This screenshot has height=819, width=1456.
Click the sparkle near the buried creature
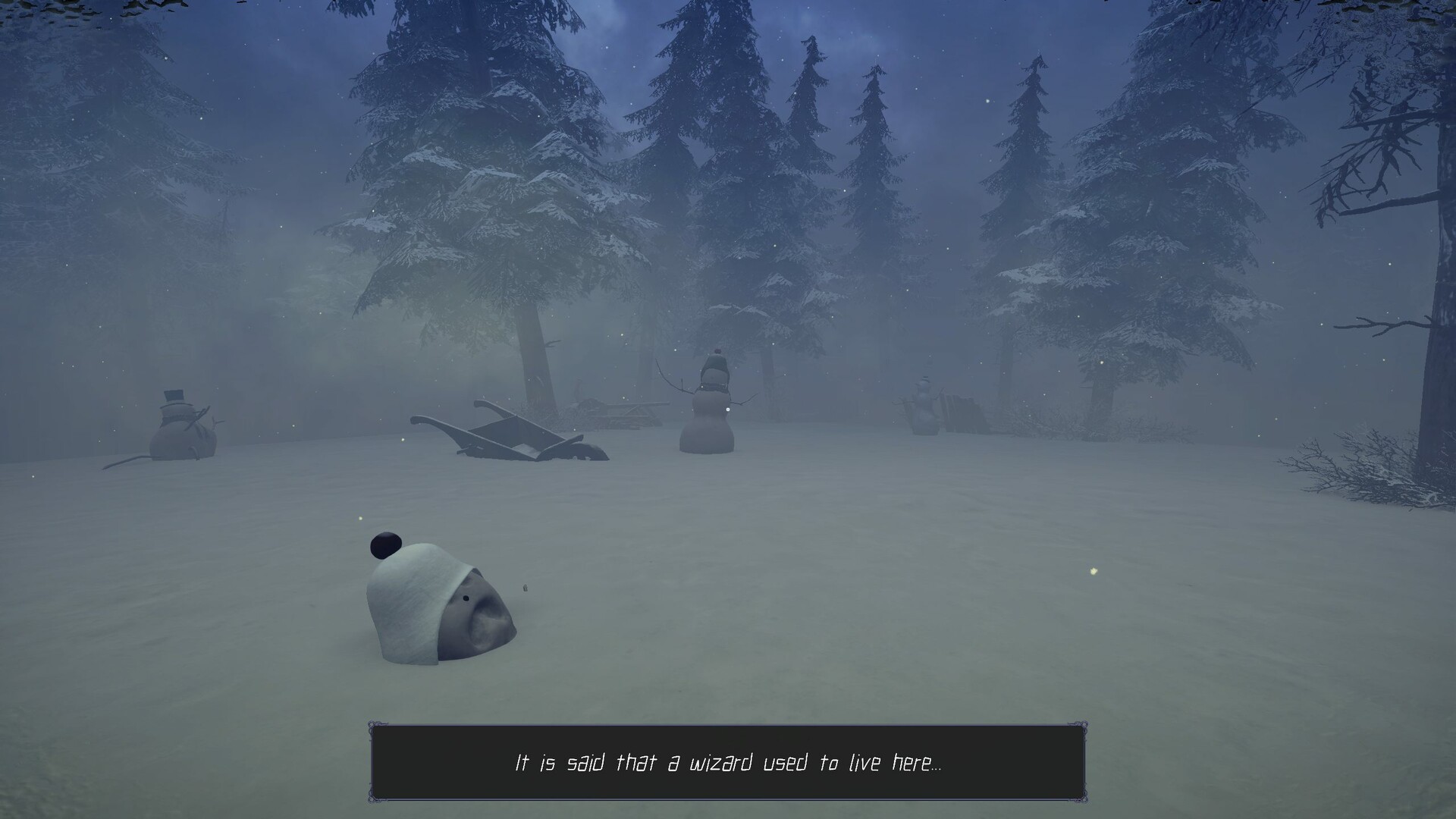(x=360, y=518)
